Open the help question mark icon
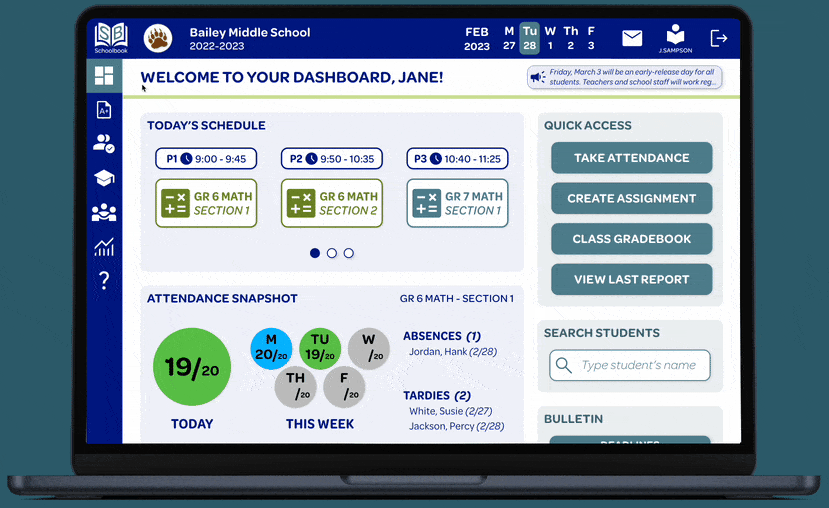829x508 pixels. [x=104, y=281]
